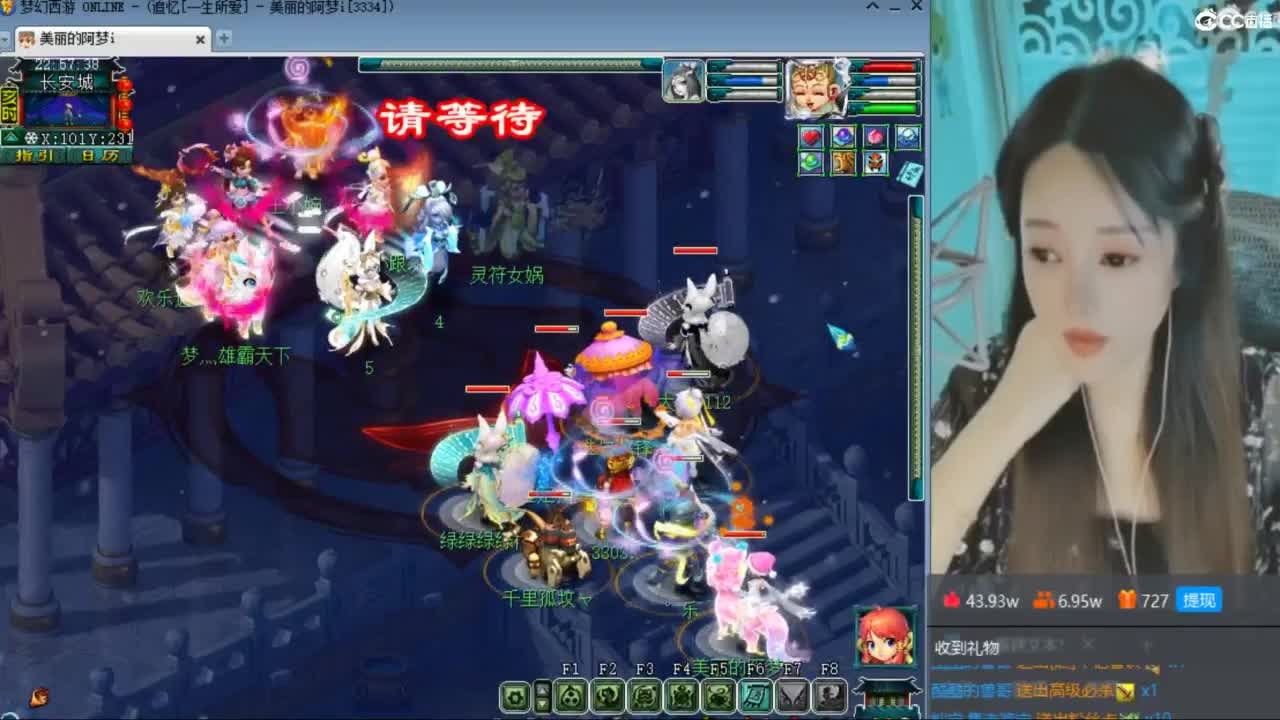The height and width of the screenshot is (720, 1280).
Task: Collapse the minimap using its green arrow
Action: pyautogui.click(x=10, y=138)
